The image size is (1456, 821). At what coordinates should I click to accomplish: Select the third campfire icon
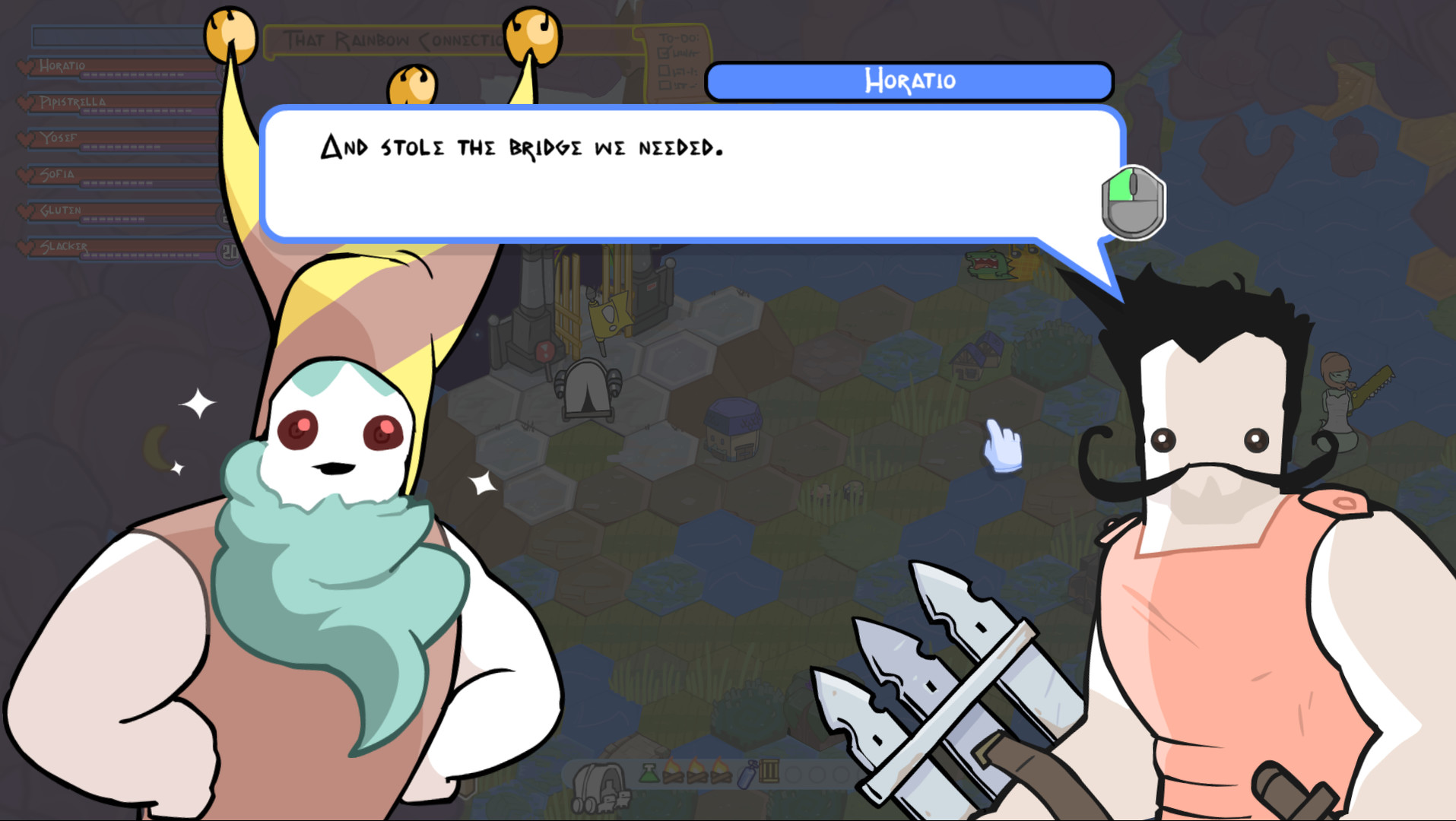pyautogui.click(x=721, y=772)
